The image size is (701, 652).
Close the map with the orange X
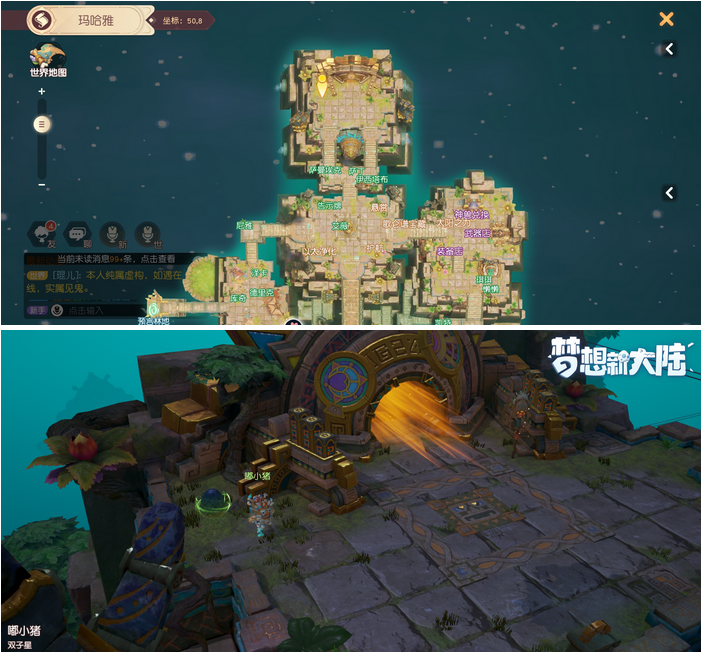(x=666, y=19)
